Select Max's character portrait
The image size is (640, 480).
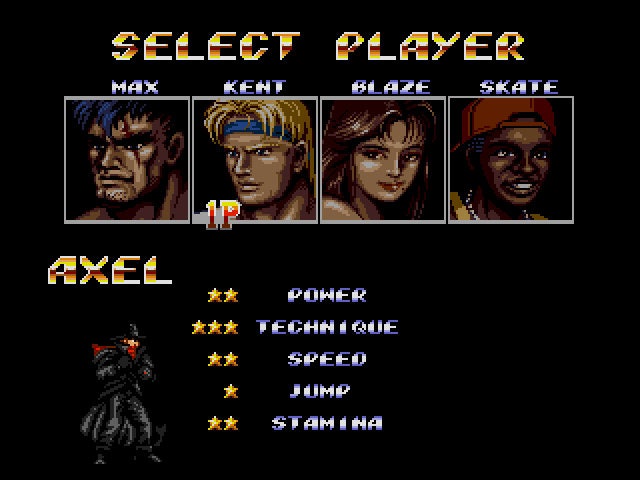click(127, 159)
